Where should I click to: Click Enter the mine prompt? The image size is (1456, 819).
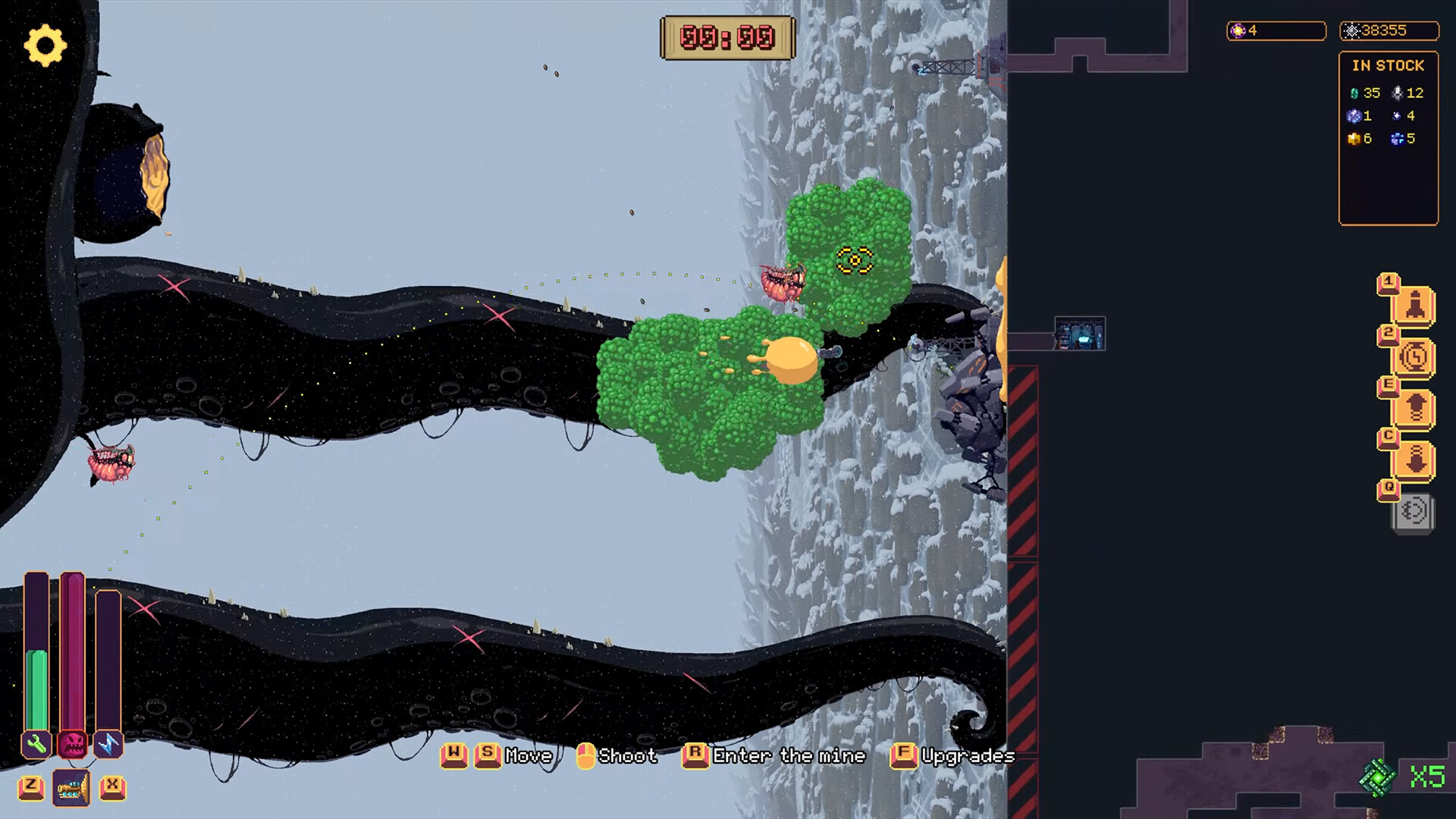tap(786, 756)
